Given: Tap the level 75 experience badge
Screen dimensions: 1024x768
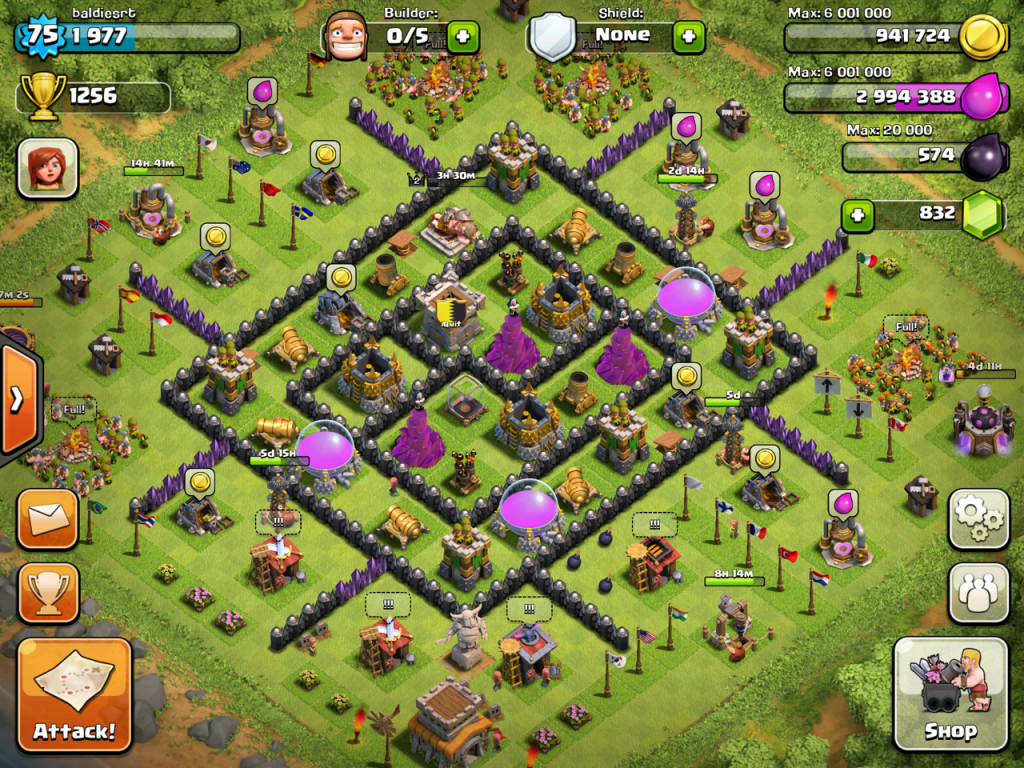Looking at the screenshot, I should pos(40,35).
